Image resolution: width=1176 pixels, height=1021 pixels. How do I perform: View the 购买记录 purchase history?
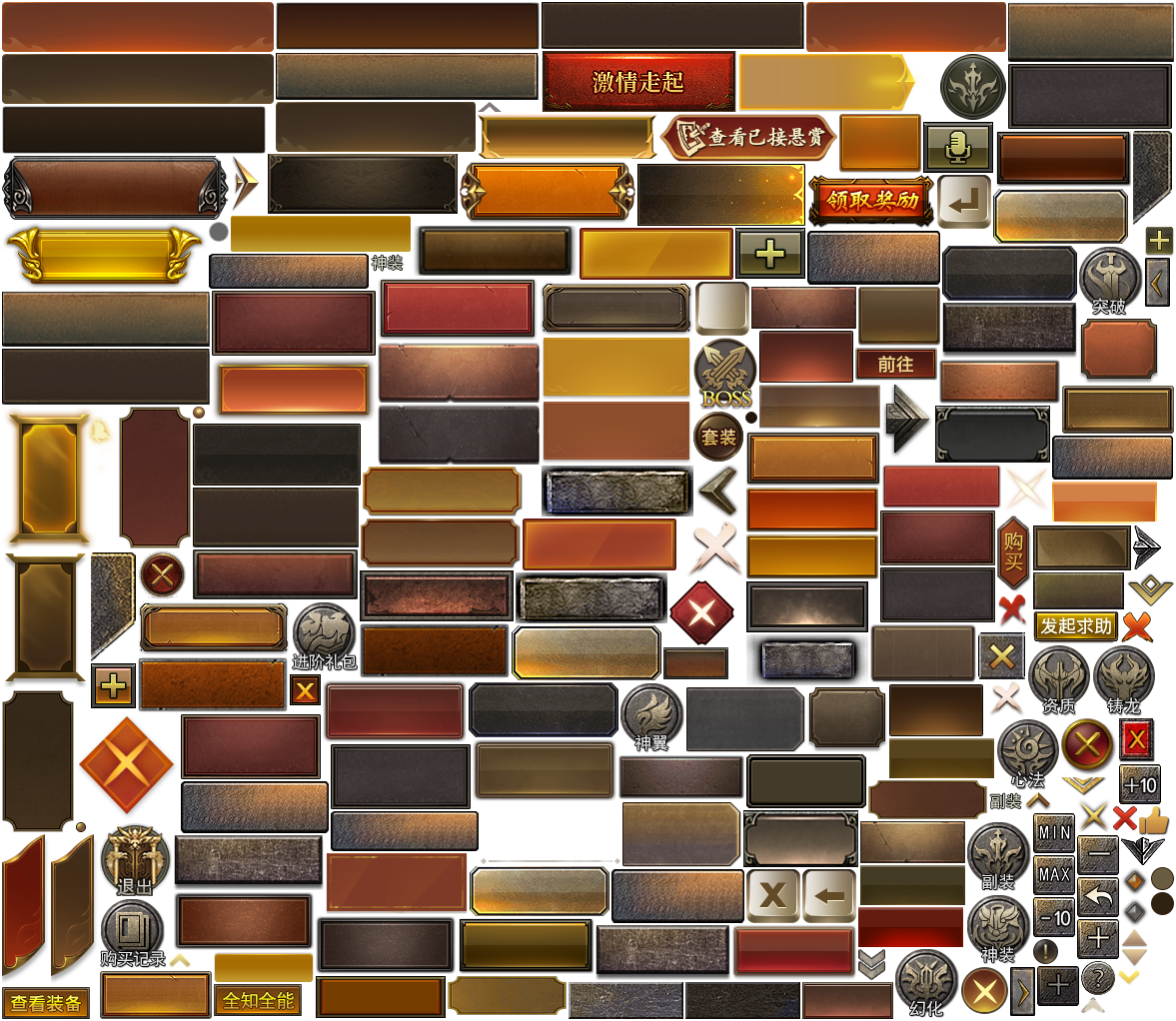132,929
